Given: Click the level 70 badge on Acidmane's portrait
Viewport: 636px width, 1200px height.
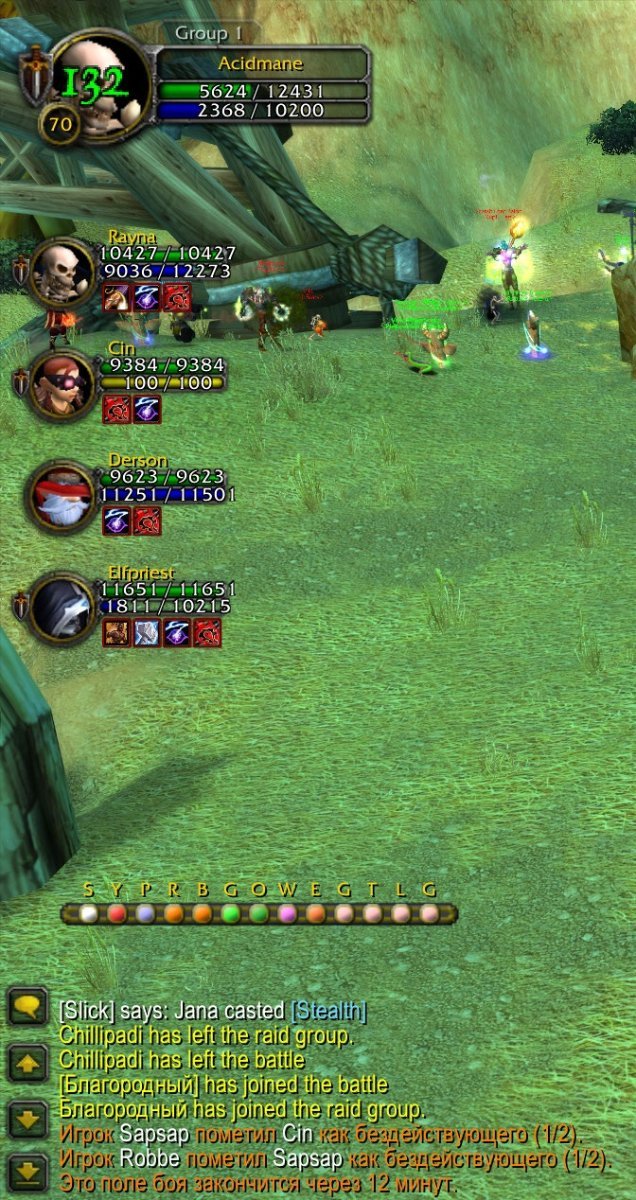Looking at the screenshot, I should click(59, 125).
